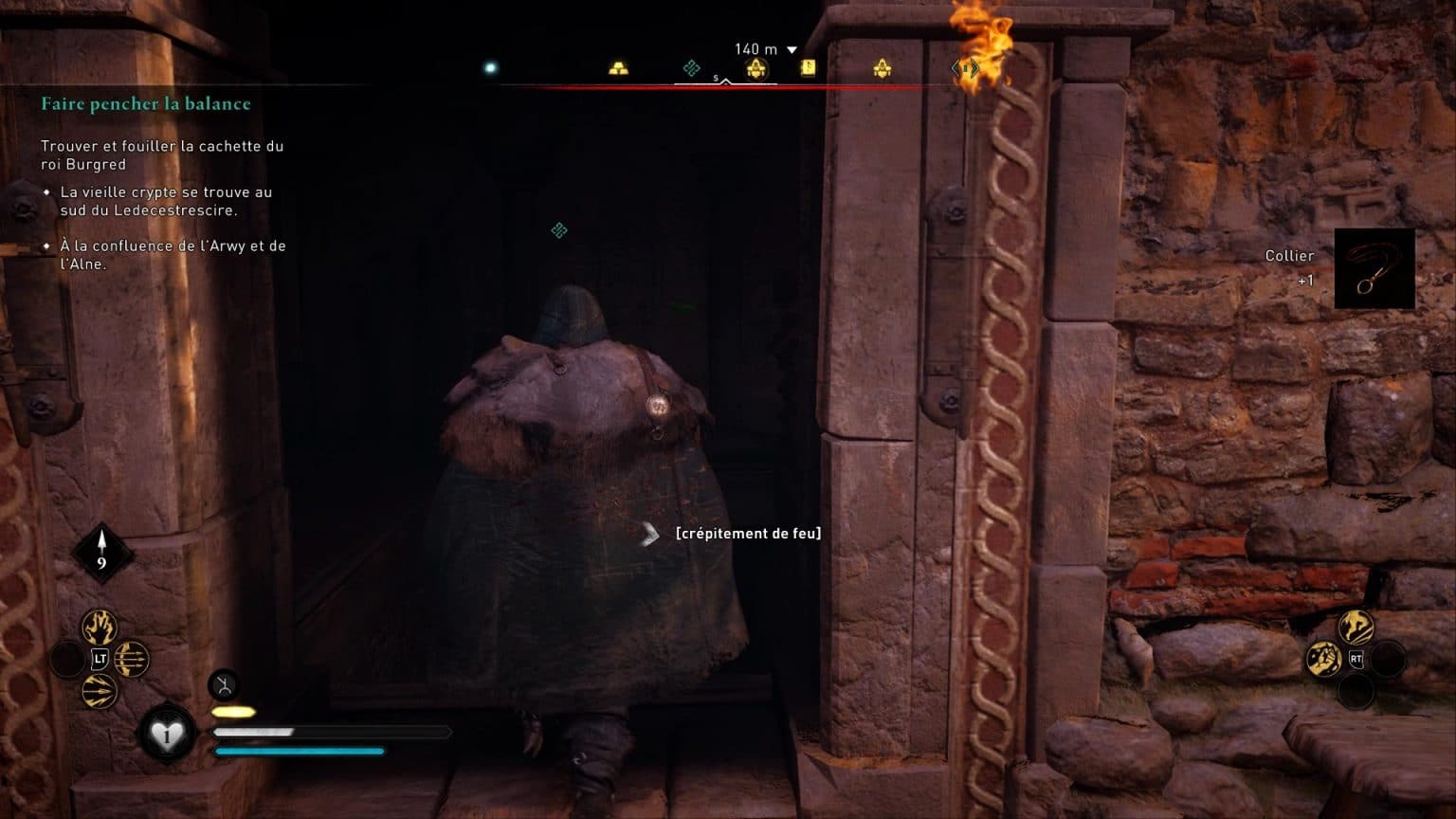Select the rightmost helmet icon on the compass

(x=883, y=68)
